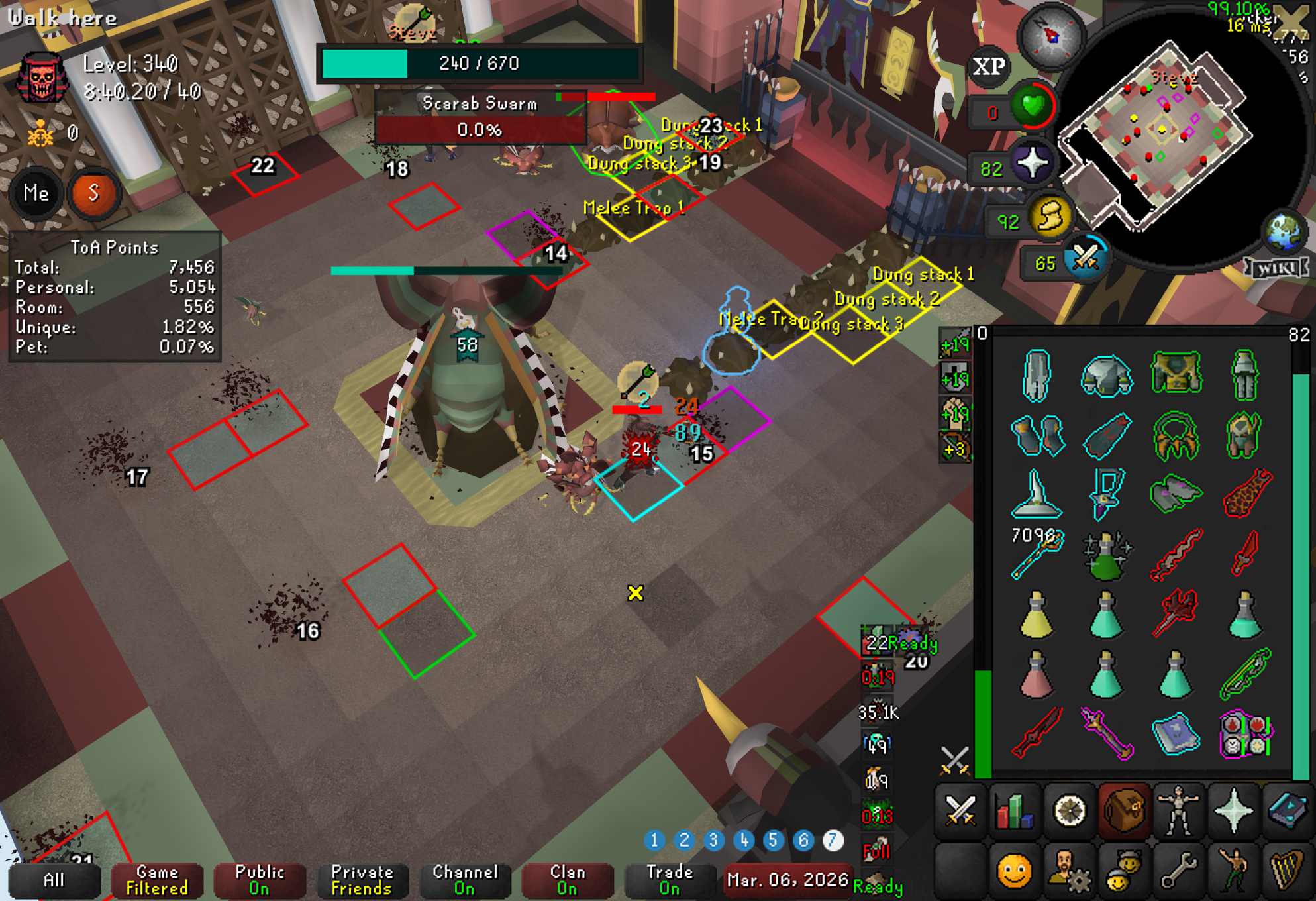Viewport: 1316px width, 901px height.
Task: Switch to the Prayer tab
Action: [x=1233, y=810]
